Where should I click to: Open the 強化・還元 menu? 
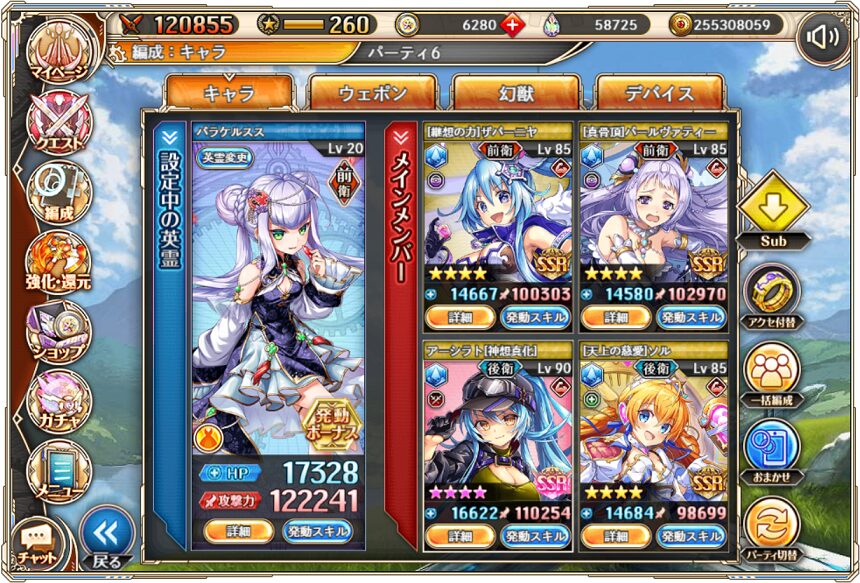(58, 260)
